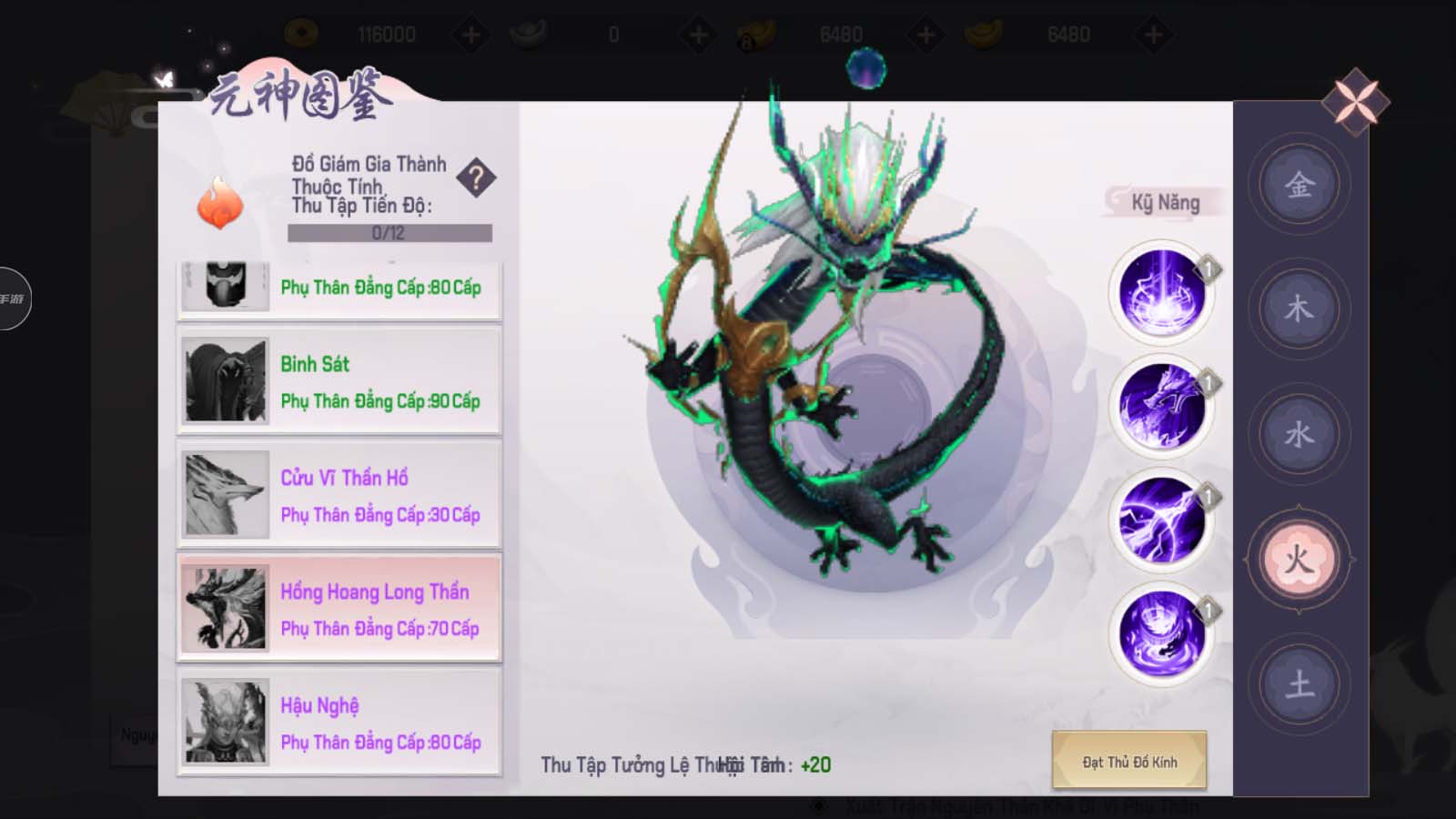Switch to the 水 water element tab
This screenshot has height=819, width=1456.
click(1299, 434)
